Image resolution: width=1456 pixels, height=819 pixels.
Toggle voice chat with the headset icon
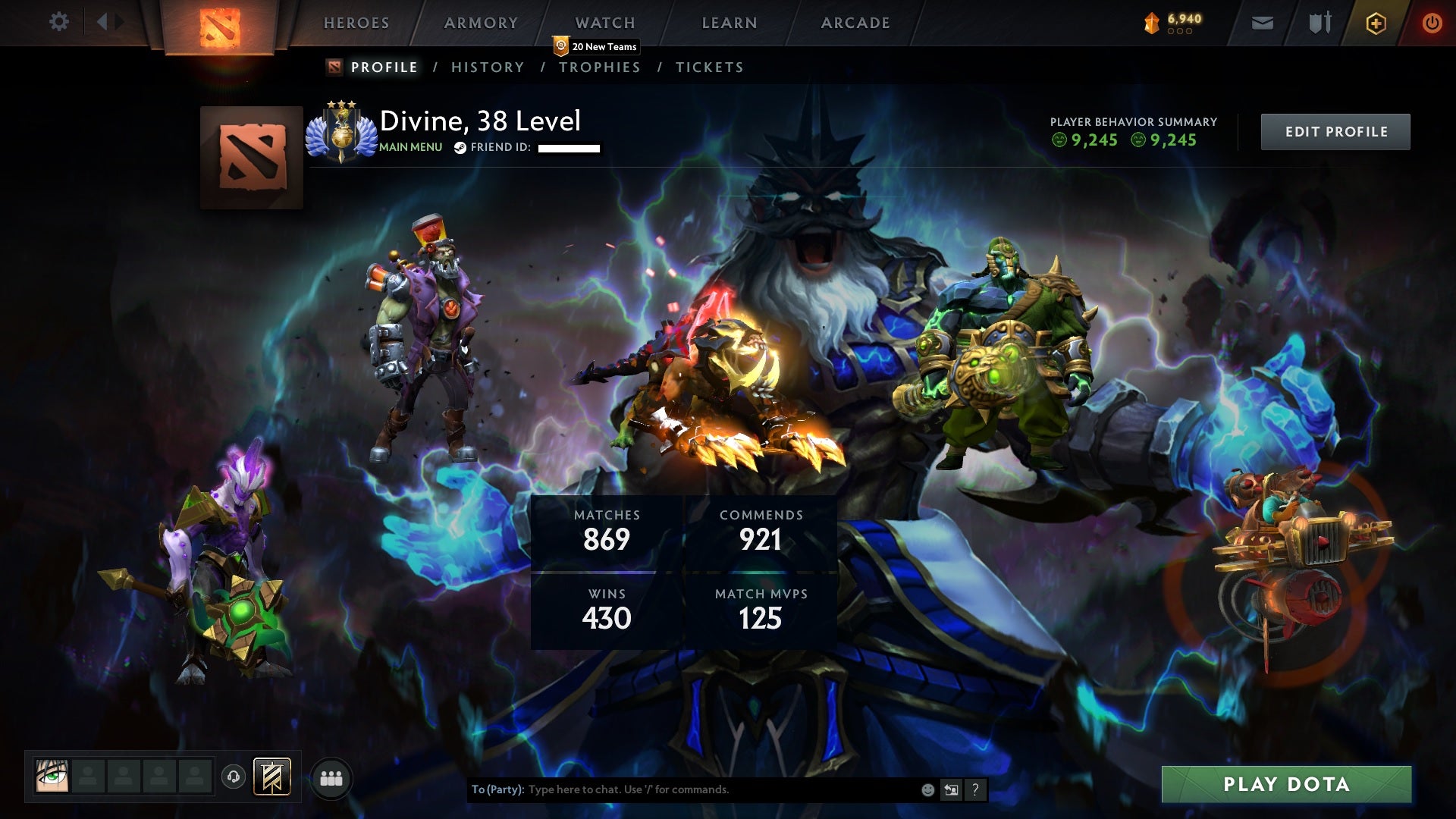[x=234, y=777]
